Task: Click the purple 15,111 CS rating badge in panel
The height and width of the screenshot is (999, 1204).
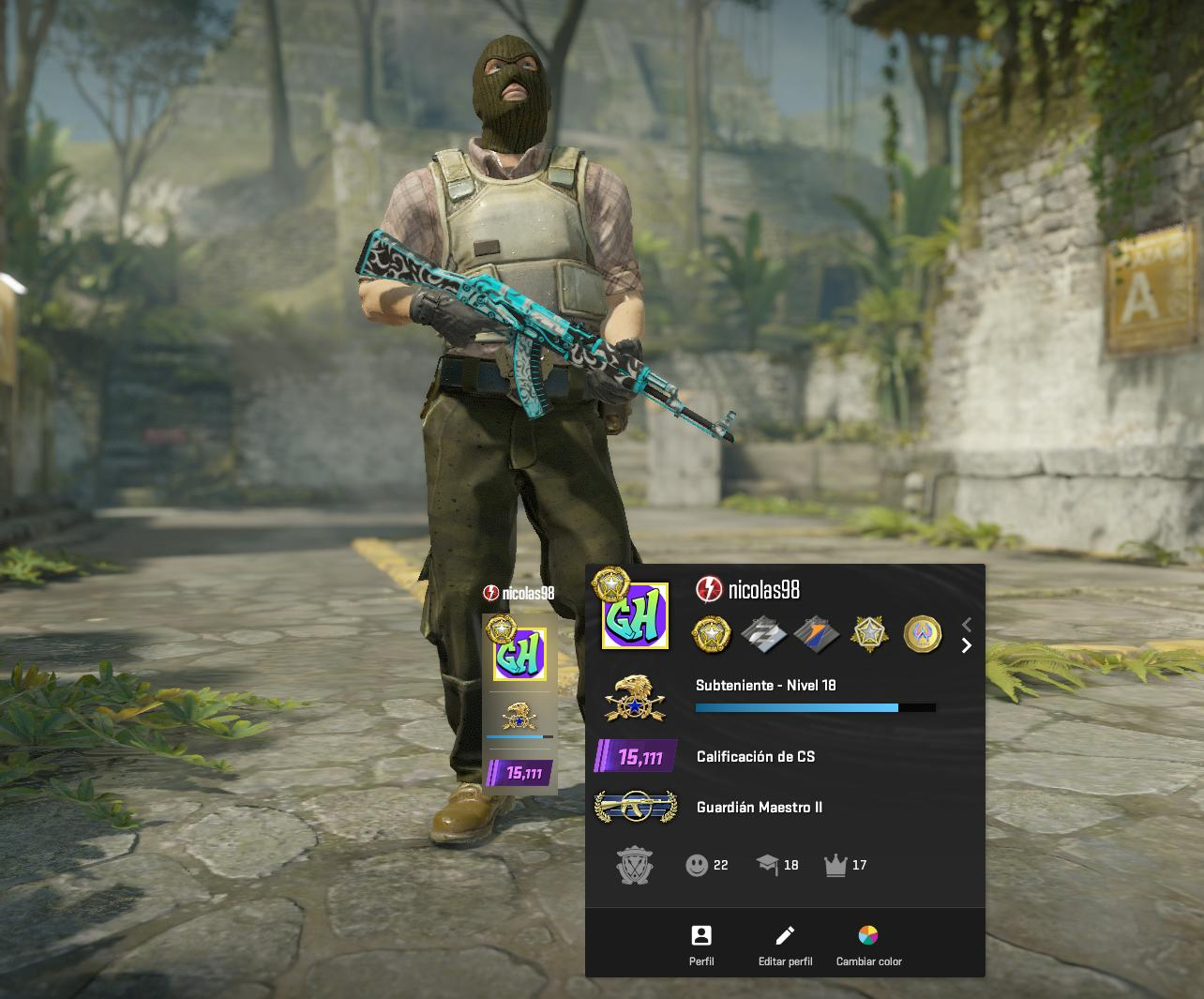Action: click(636, 756)
